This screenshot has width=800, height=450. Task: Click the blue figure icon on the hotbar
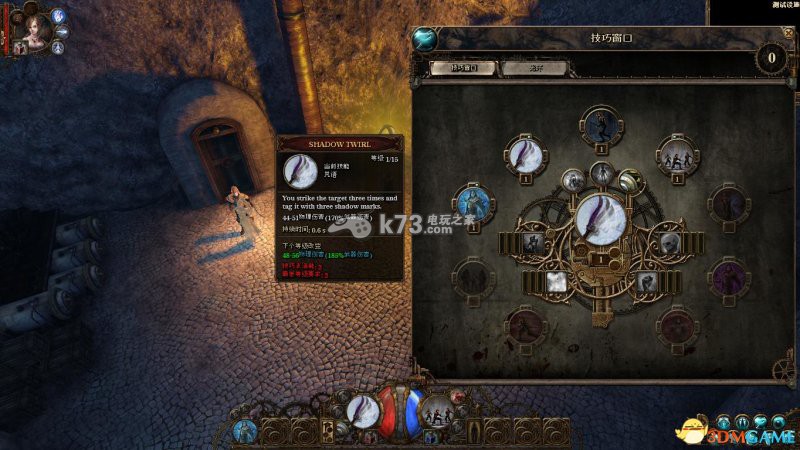245,430
